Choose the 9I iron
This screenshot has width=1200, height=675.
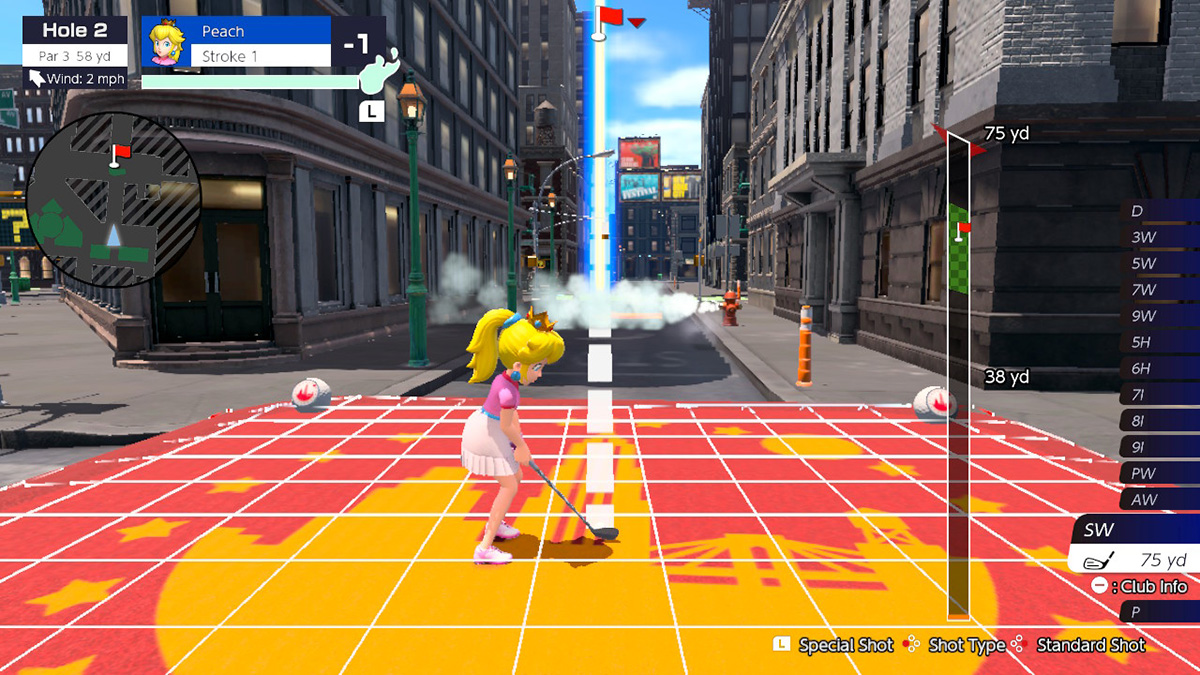[1160, 447]
